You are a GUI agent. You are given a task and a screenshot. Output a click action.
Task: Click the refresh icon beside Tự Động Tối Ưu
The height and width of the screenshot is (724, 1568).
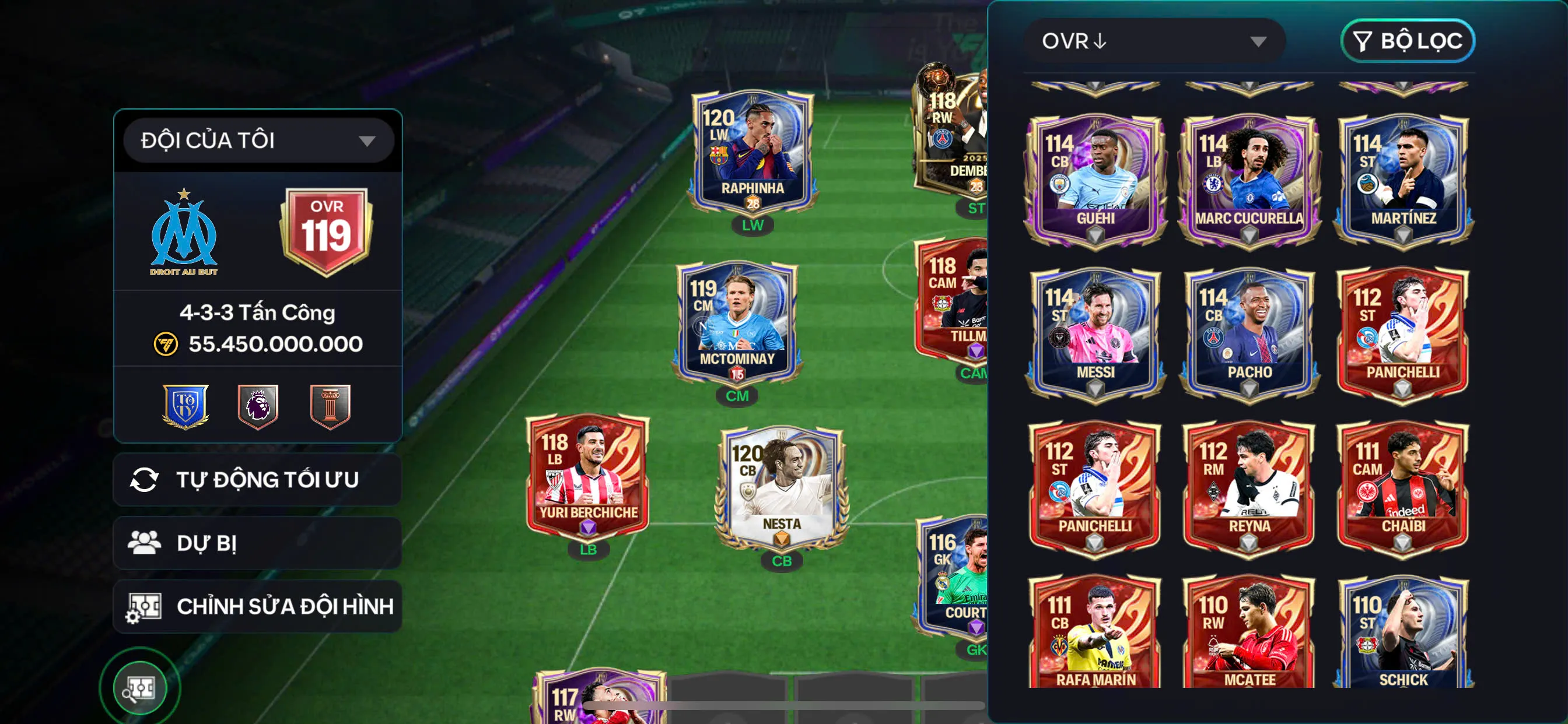click(x=145, y=479)
